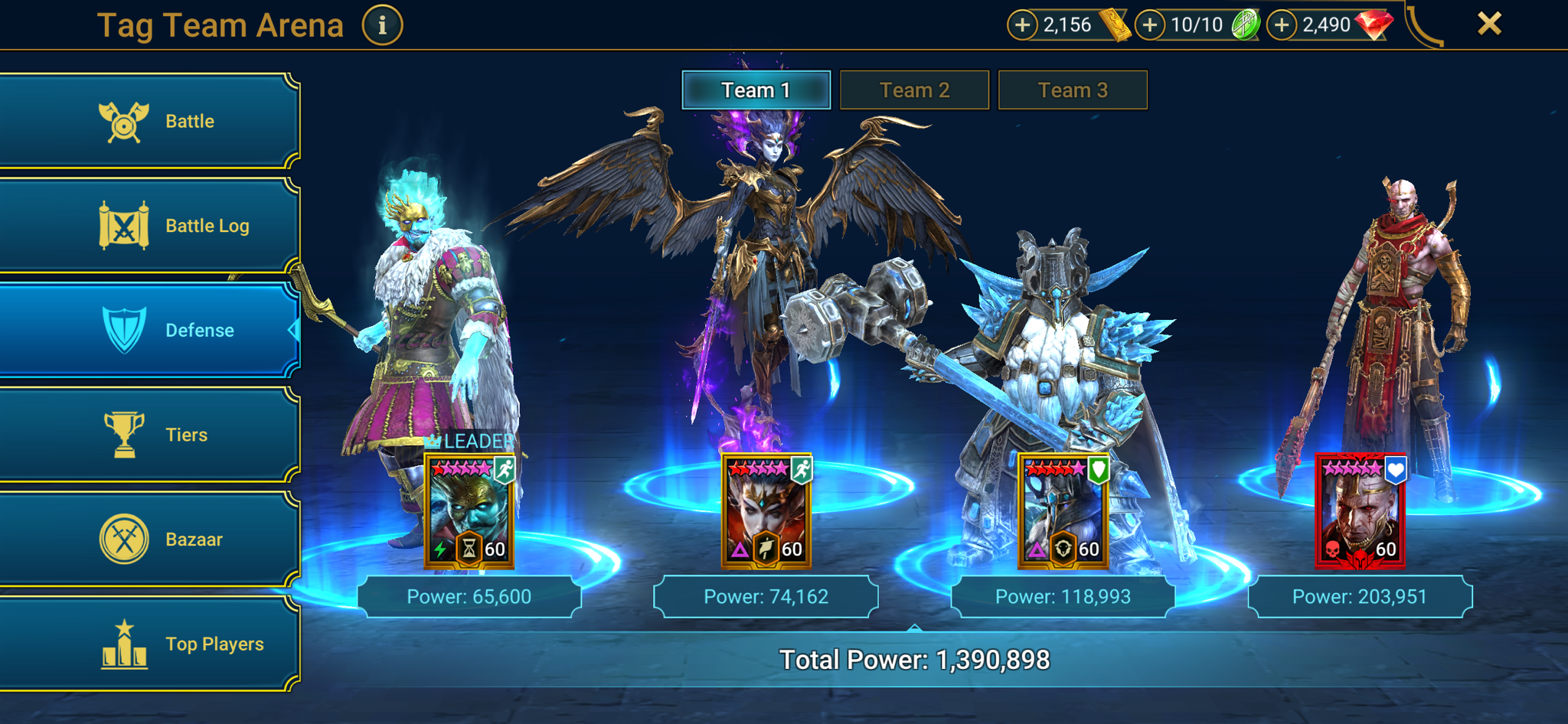
Task: Refill arena tokens with the plus button
Action: pos(1149,25)
